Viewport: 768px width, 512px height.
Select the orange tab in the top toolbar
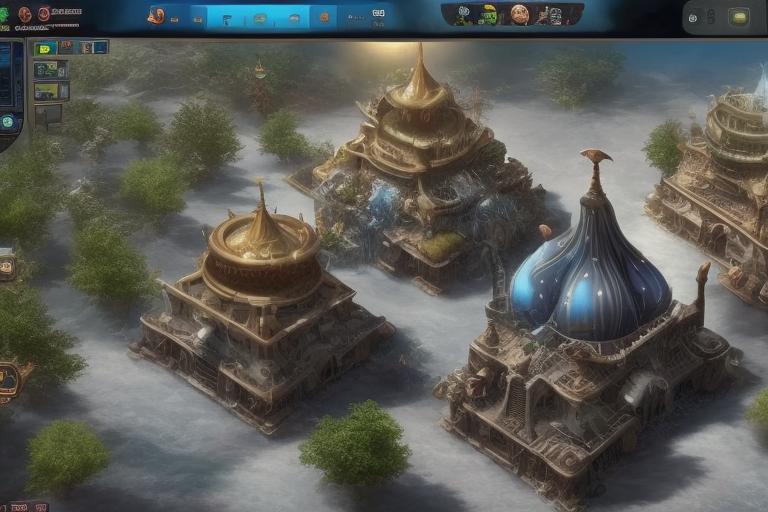pyautogui.click(x=322, y=17)
